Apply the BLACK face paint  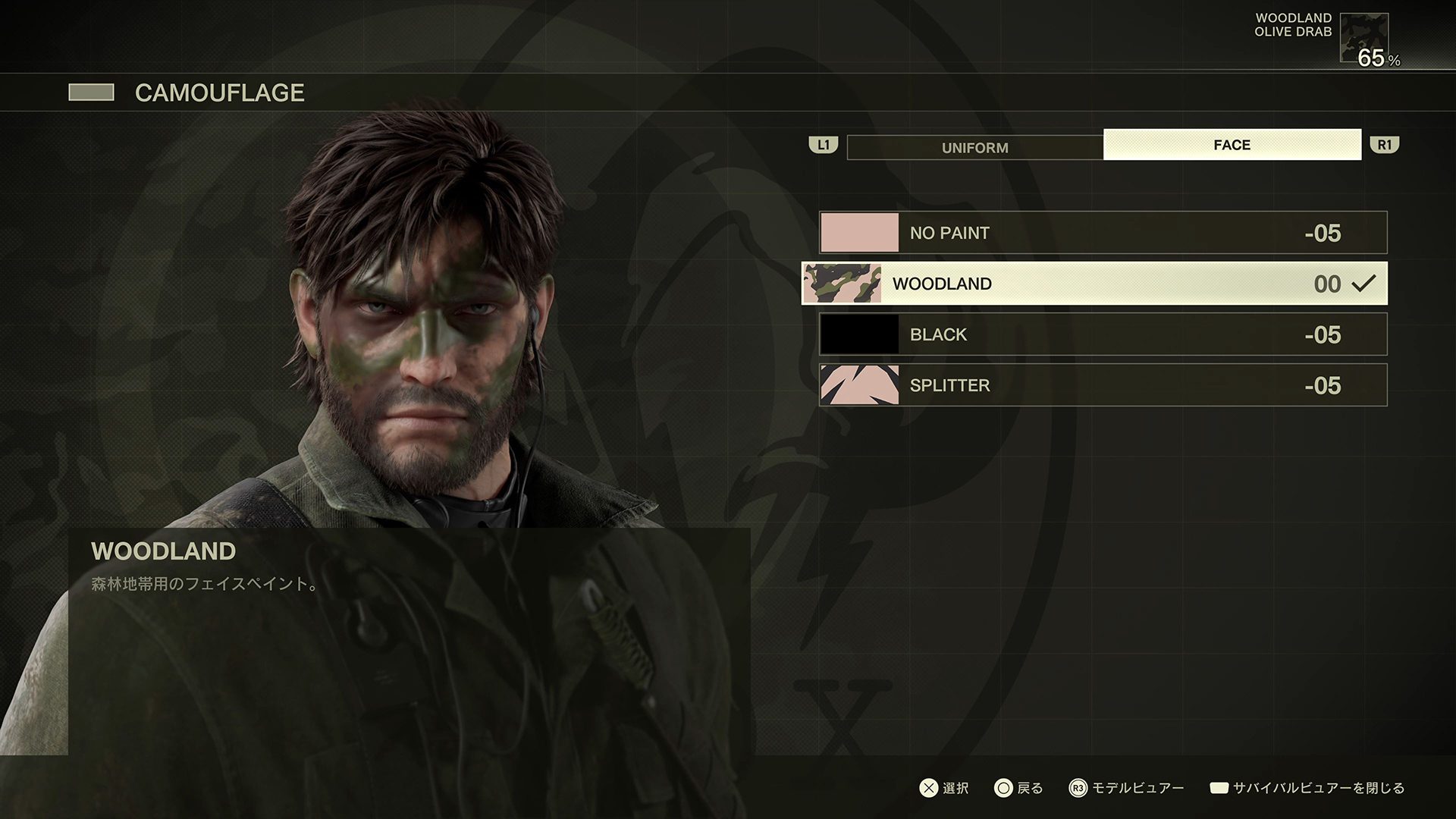coord(1103,334)
